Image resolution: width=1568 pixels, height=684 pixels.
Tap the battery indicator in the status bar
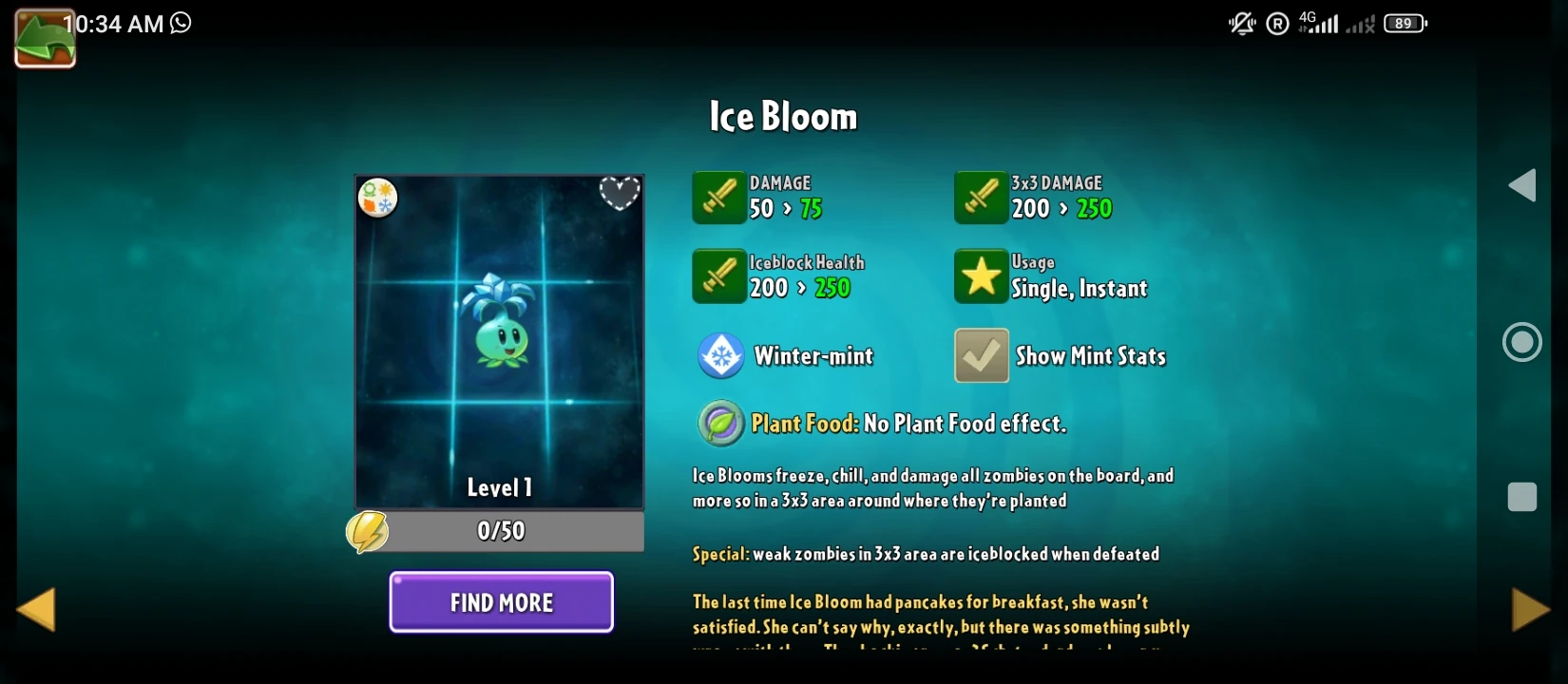pos(1404,23)
